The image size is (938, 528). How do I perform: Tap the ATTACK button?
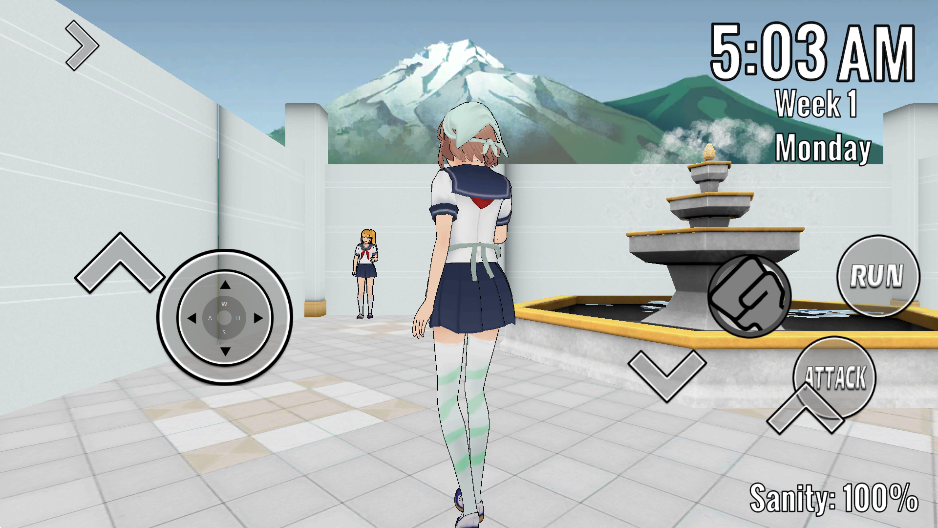coord(835,378)
